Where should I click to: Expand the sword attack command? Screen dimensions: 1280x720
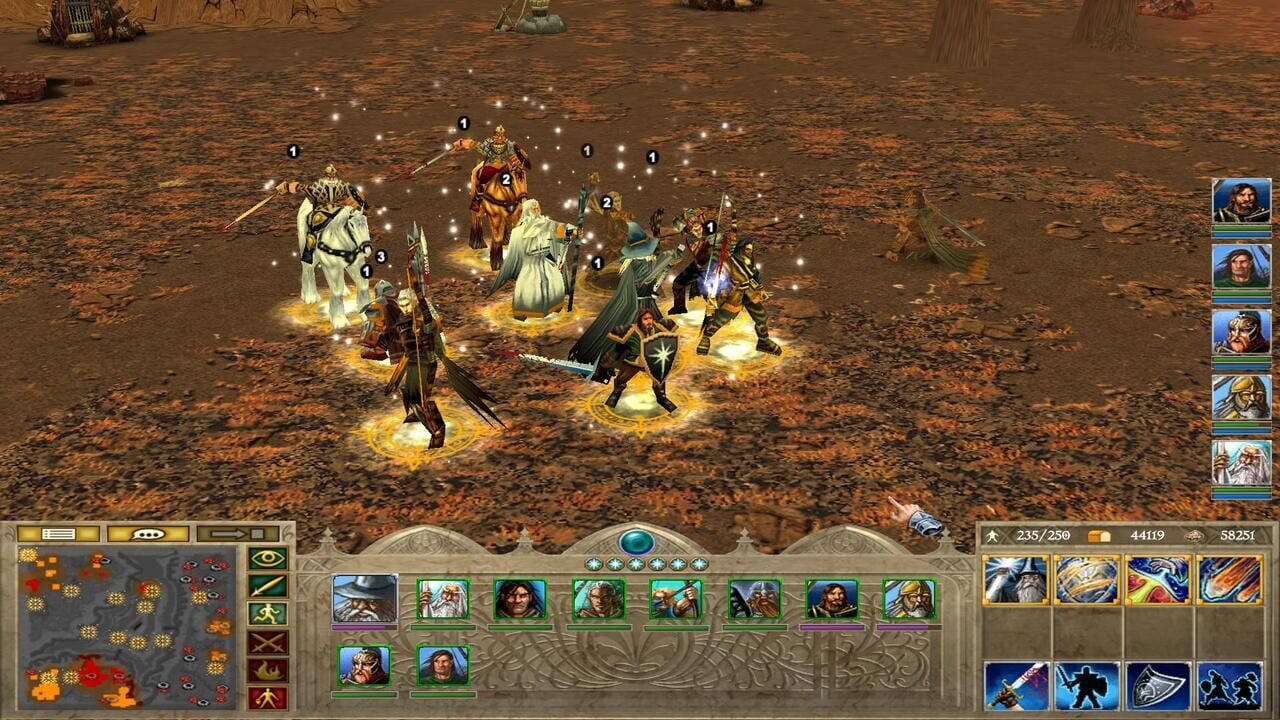(x=268, y=585)
